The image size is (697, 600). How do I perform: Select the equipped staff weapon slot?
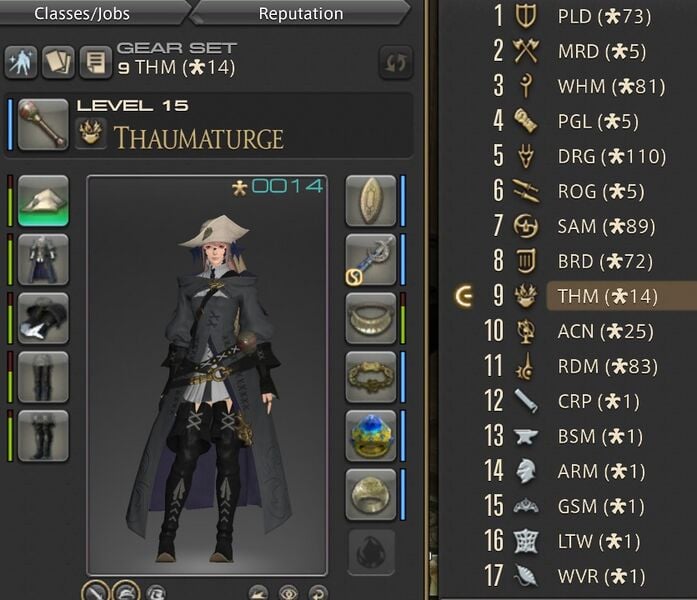tap(43, 124)
